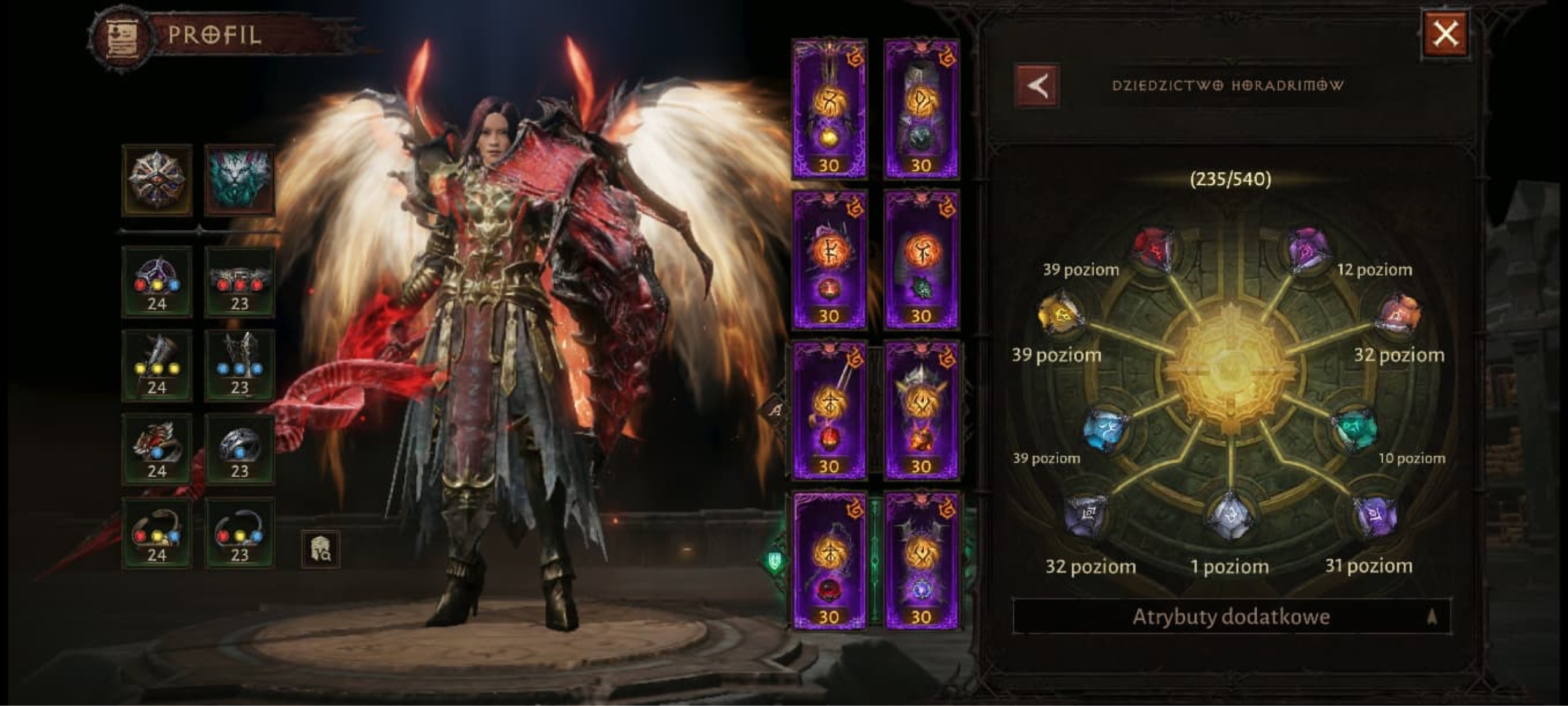Viewport: 1568px width, 706px height.
Task: Select the blue-gem armor slot level 23
Action: point(239,365)
